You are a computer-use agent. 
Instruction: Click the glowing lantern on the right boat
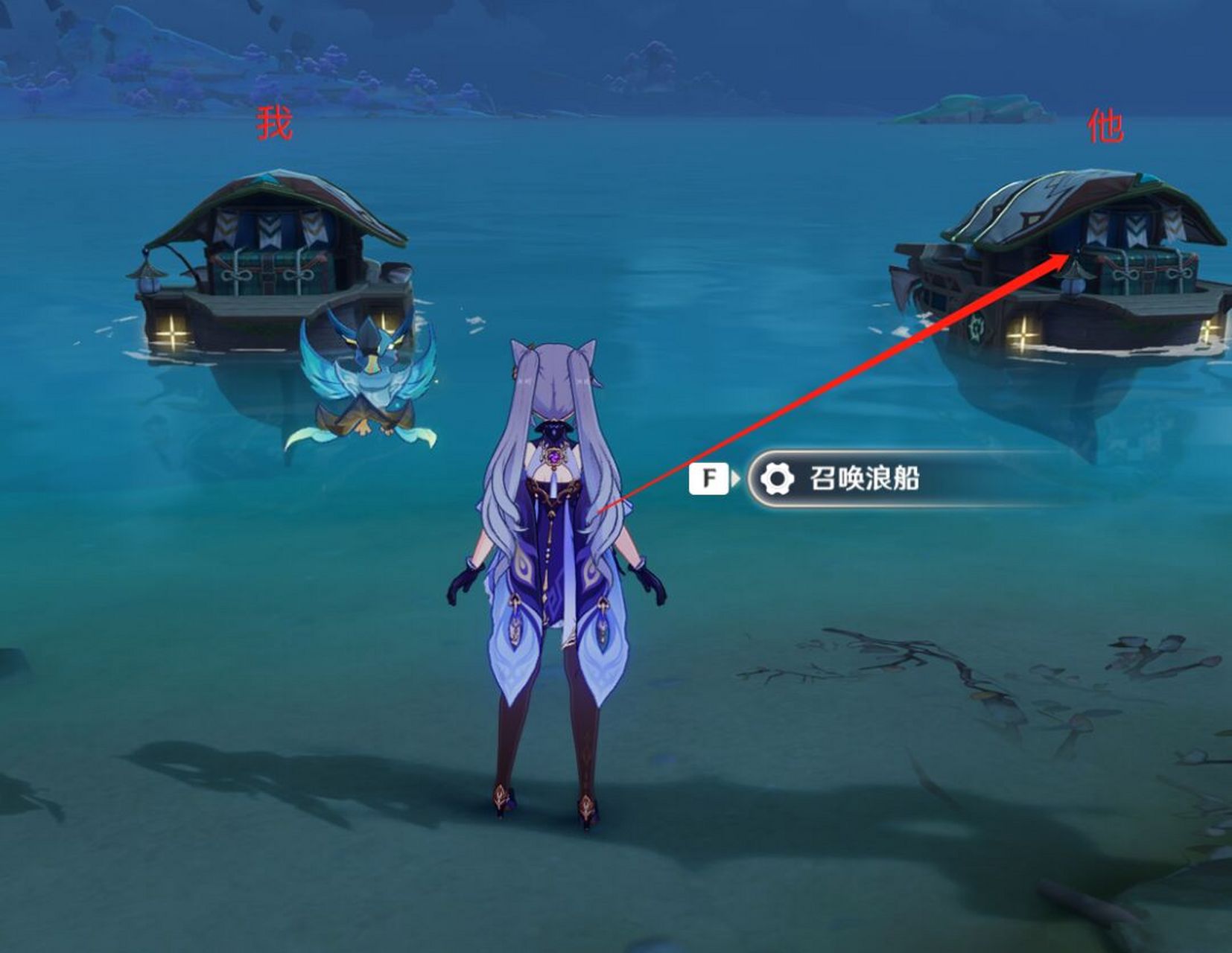click(x=1023, y=334)
